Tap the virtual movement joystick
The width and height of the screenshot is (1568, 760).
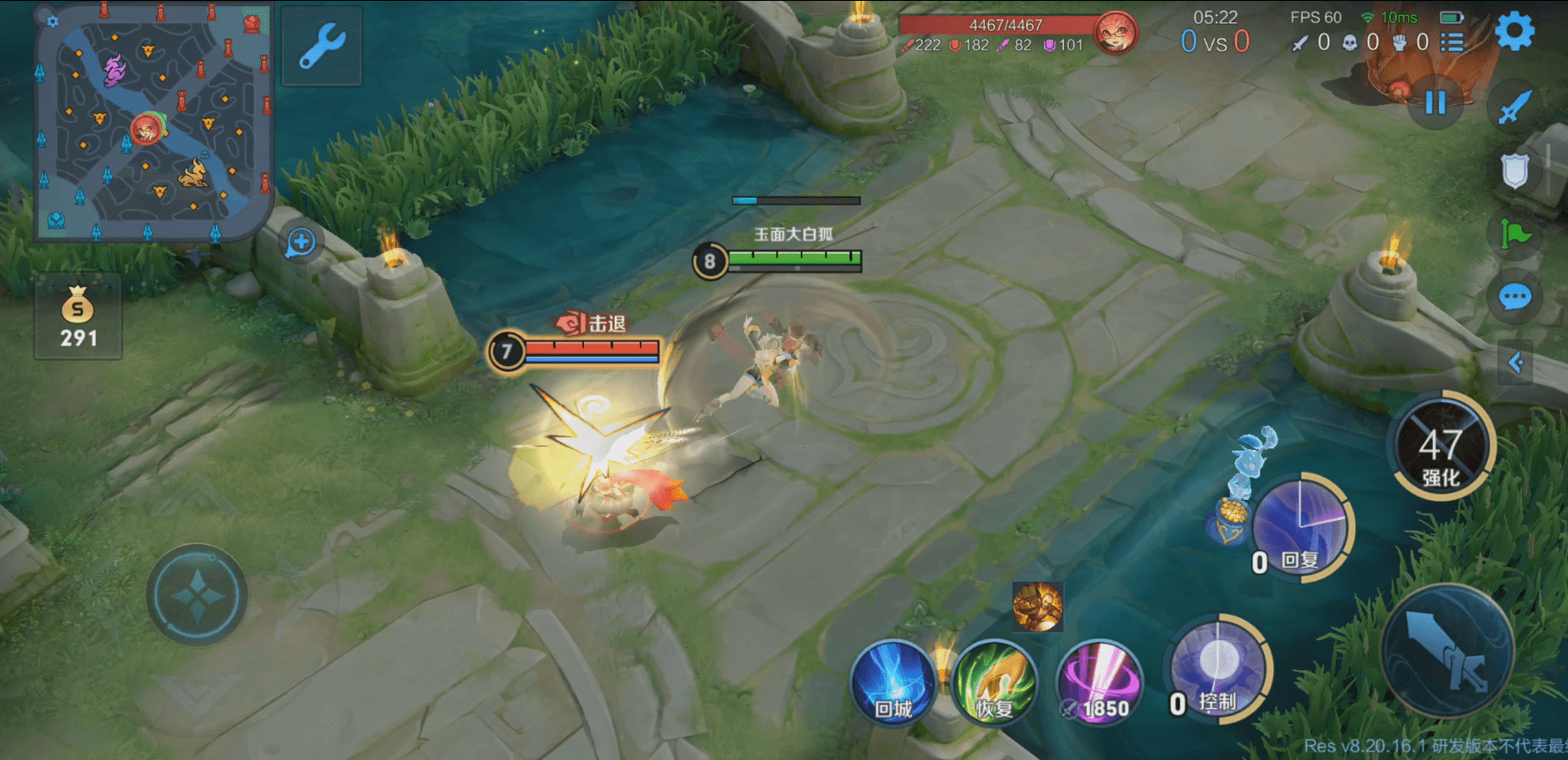click(x=197, y=595)
